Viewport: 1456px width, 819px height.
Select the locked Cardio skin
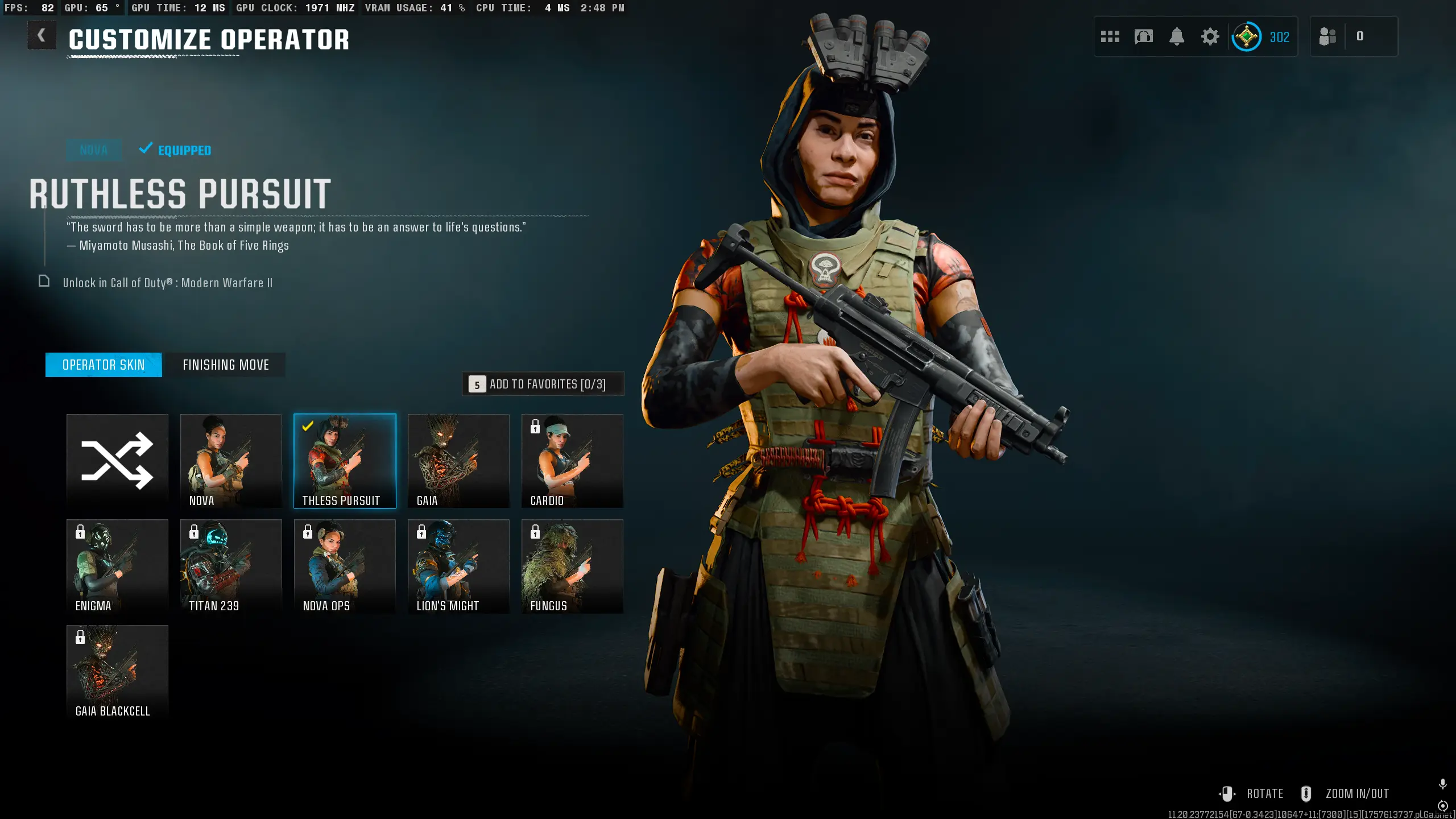(x=572, y=460)
